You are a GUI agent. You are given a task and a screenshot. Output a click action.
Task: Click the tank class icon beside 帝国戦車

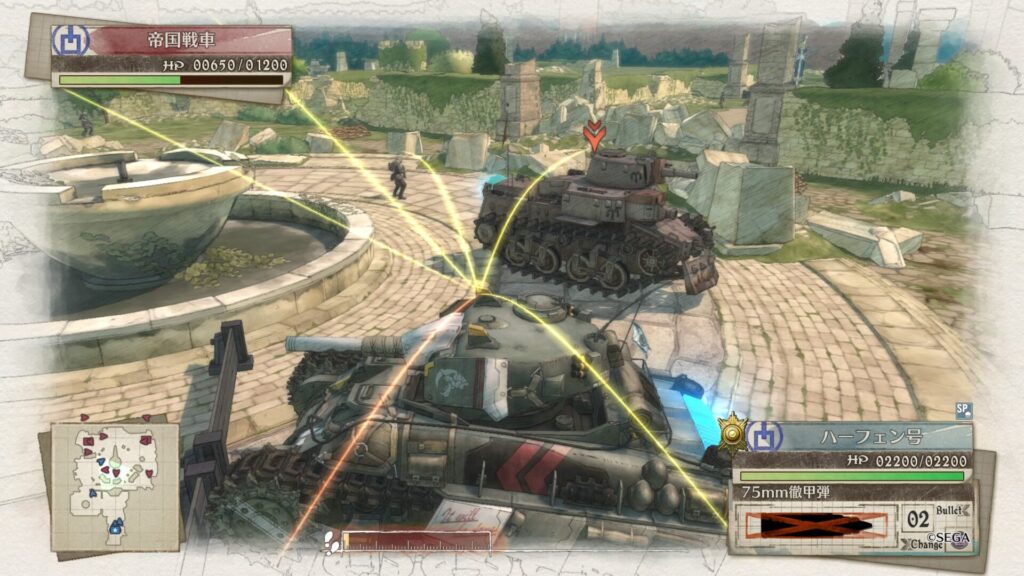pyautogui.click(x=71, y=40)
